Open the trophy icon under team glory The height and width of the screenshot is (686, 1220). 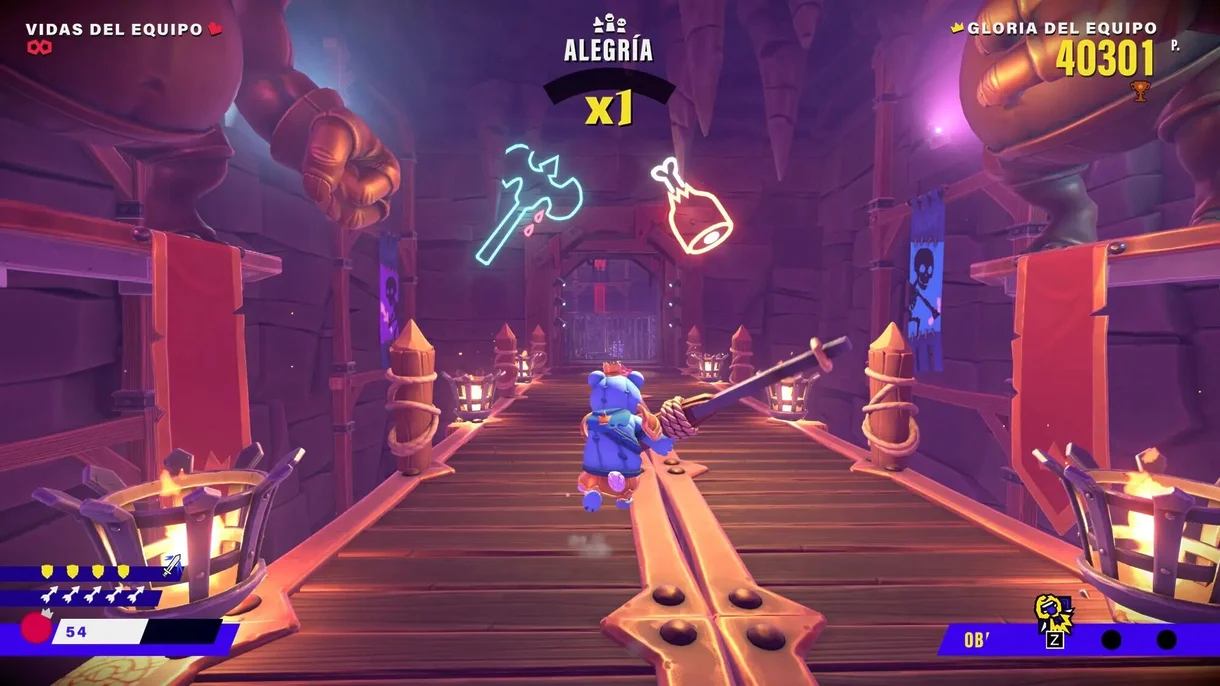tap(1139, 92)
